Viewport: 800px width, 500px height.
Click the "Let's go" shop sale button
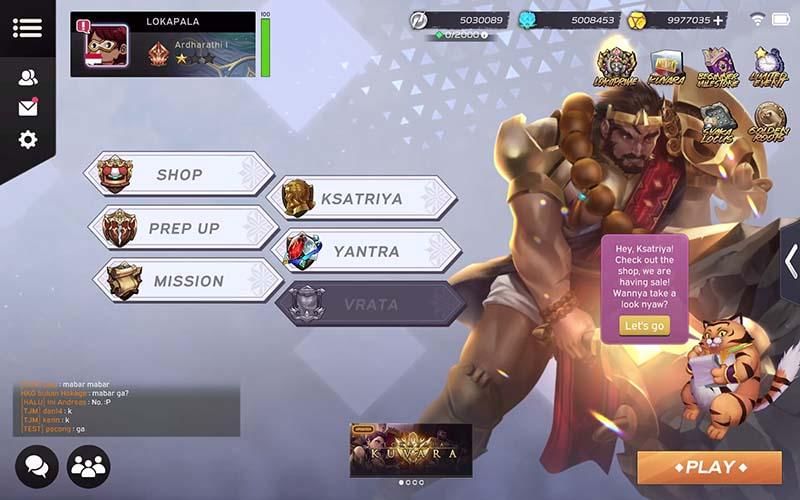pyautogui.click(x=643, y=326)
